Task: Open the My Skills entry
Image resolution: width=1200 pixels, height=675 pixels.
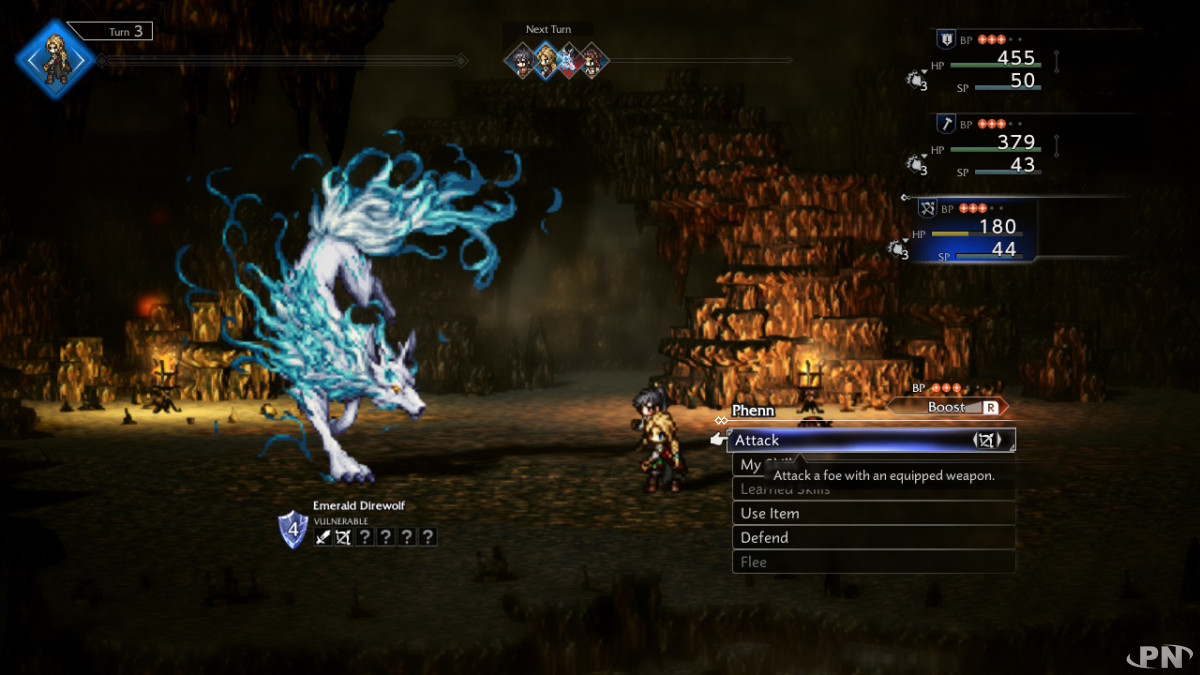Action: (x=750, y=465)
